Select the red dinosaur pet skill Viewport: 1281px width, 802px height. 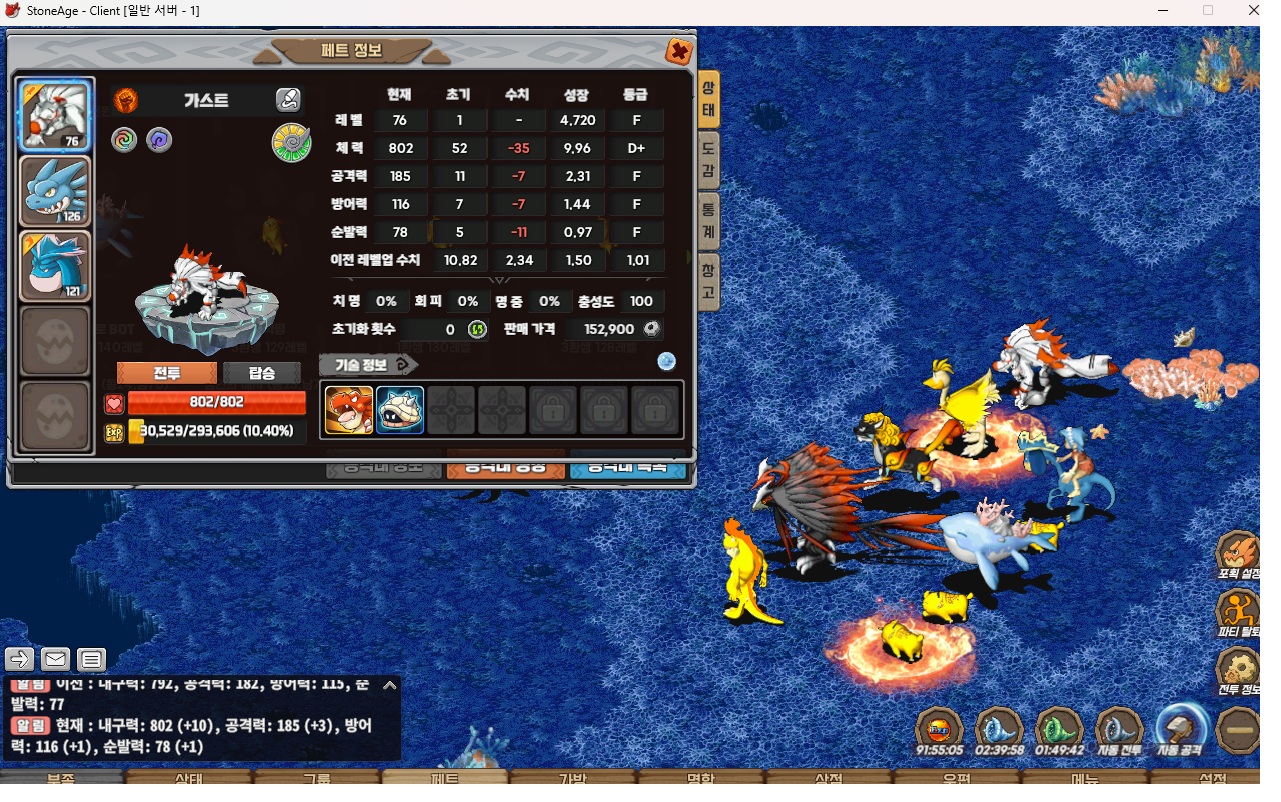[349, 410]
